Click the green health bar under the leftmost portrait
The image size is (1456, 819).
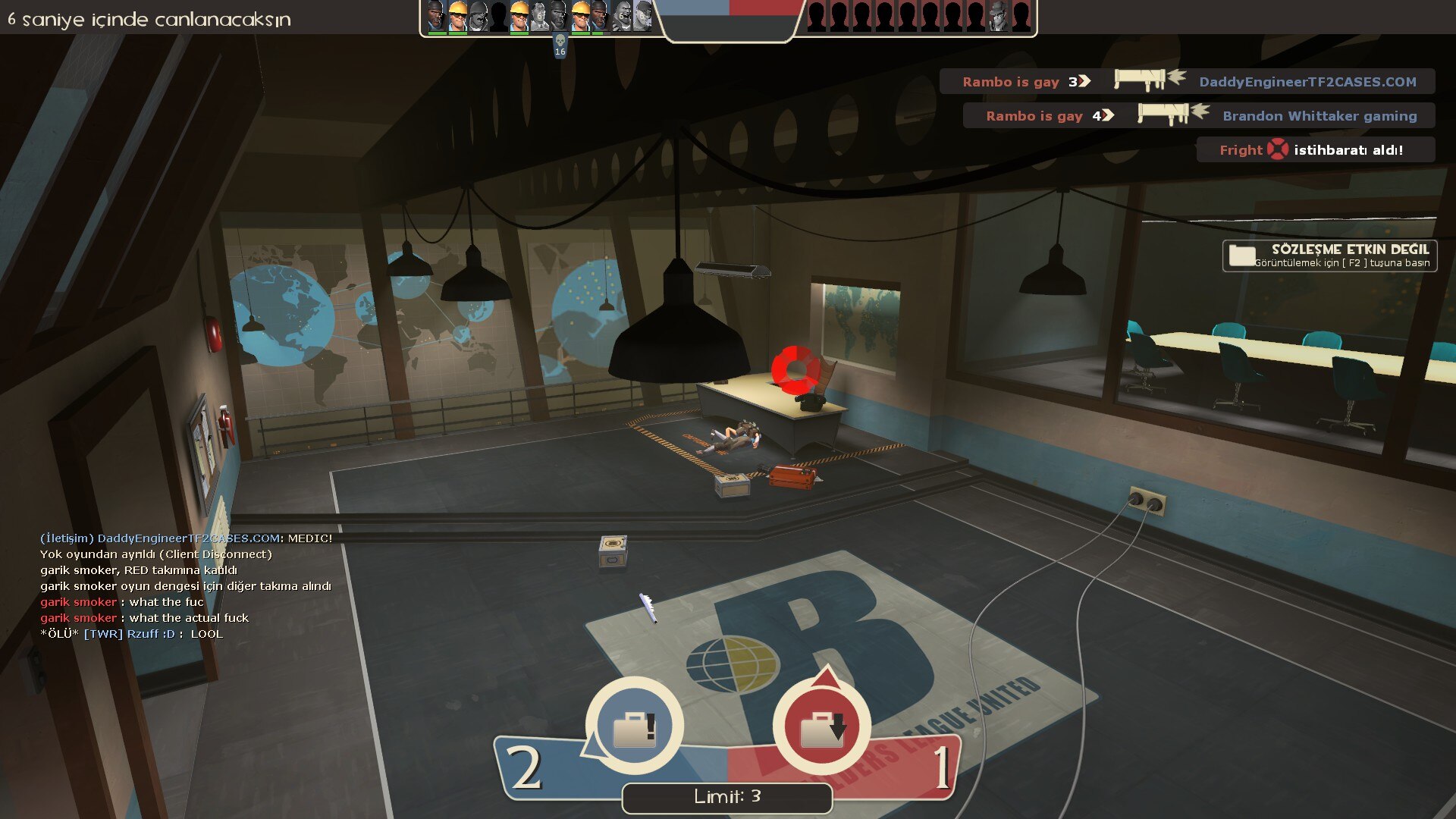[x=436, y=34]
